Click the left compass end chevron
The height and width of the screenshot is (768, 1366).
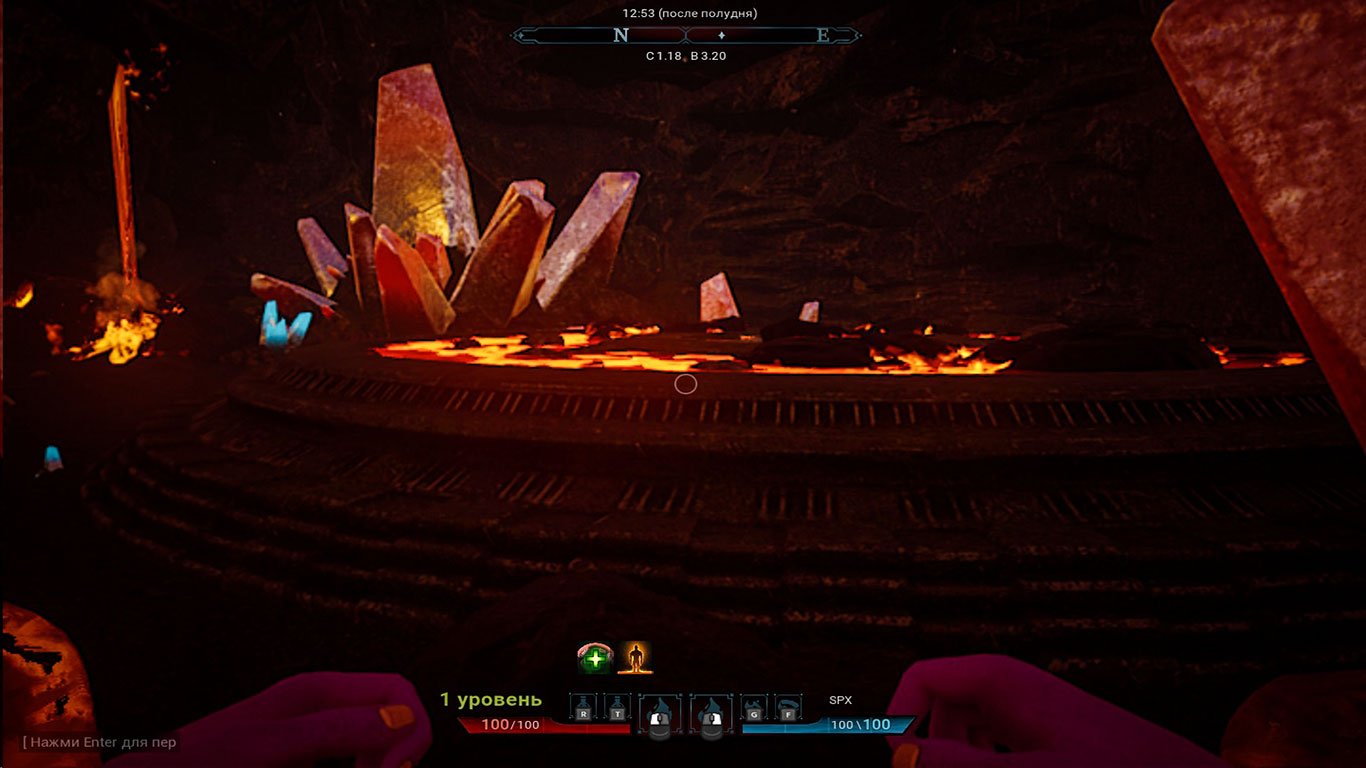click(x=521, y=35)
